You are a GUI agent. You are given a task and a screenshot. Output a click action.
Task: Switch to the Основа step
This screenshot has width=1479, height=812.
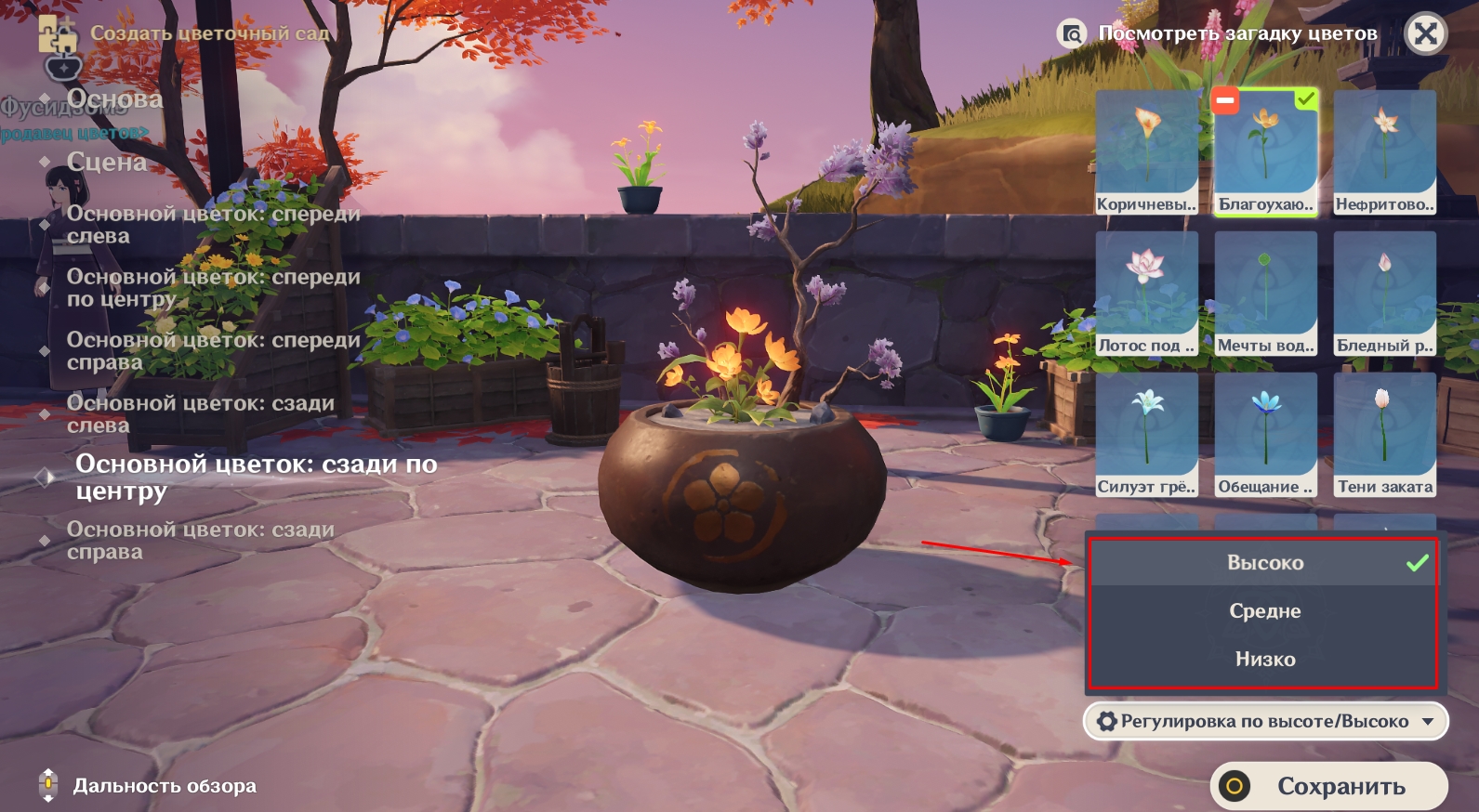tap(114, 98)
